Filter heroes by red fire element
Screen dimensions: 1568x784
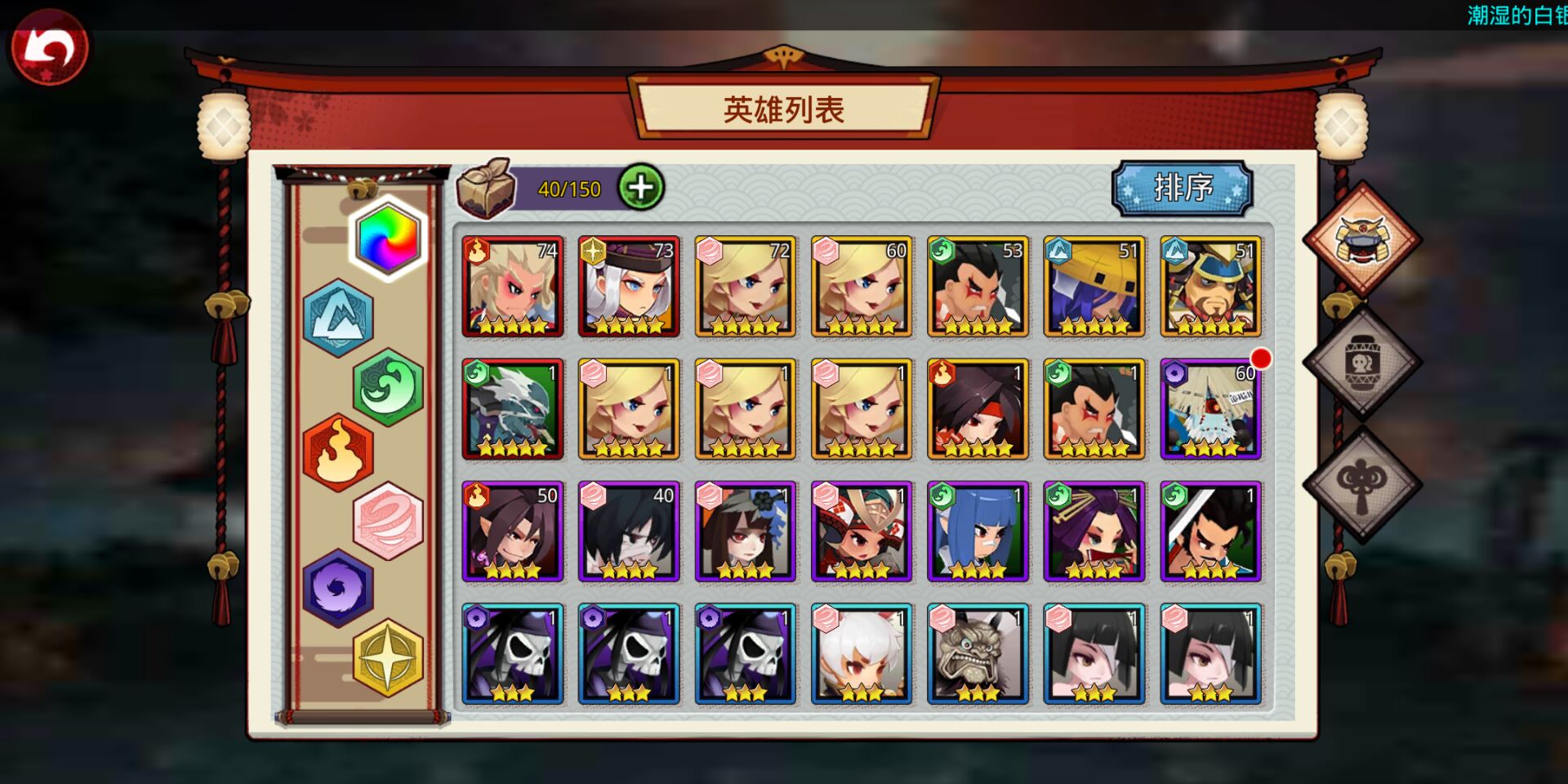(x=338, y=452)
